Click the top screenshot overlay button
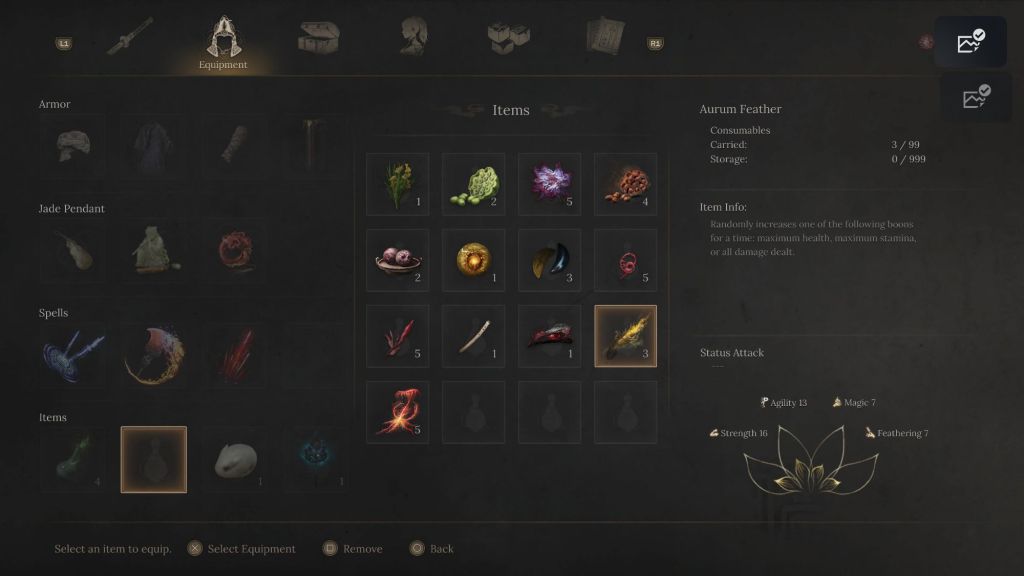This screenshot has height=576, width=1024. [x=970, y=42]
